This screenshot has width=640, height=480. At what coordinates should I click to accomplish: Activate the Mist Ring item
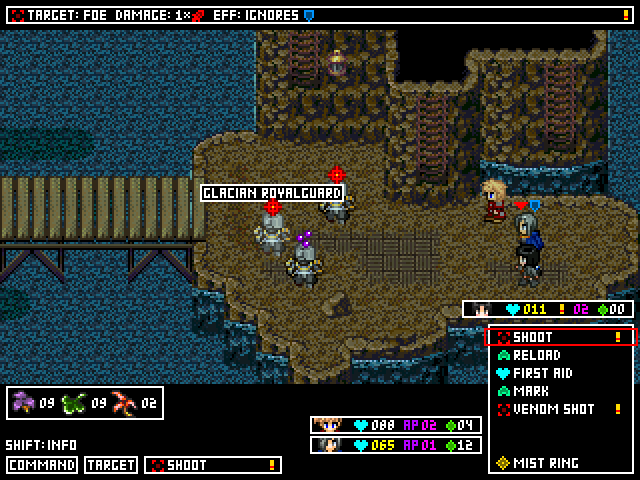559,464
